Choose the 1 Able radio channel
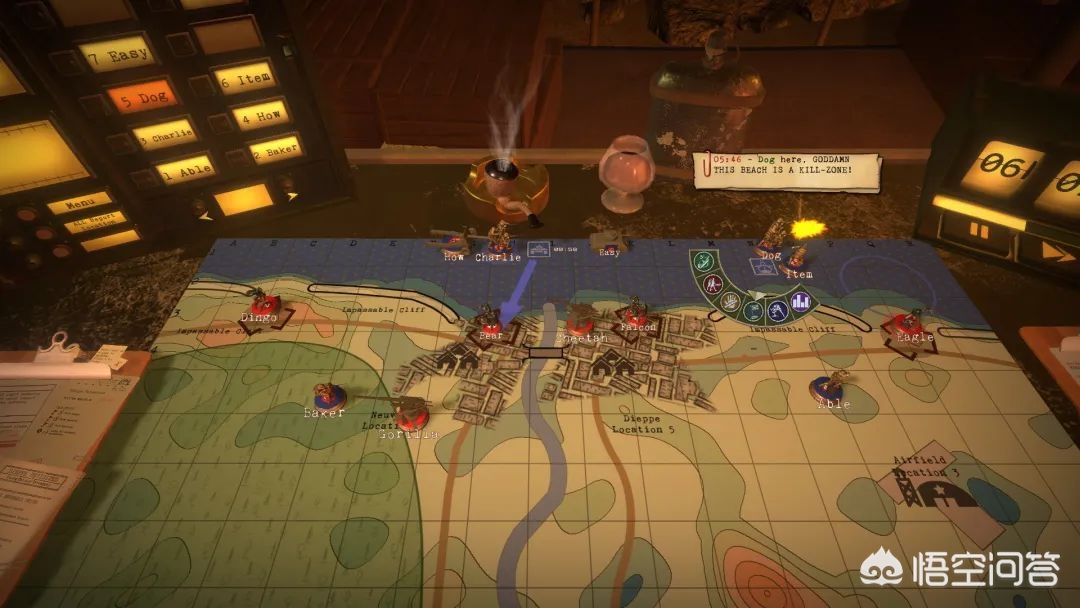This screenshot has height=608, width=1080. 185,168
